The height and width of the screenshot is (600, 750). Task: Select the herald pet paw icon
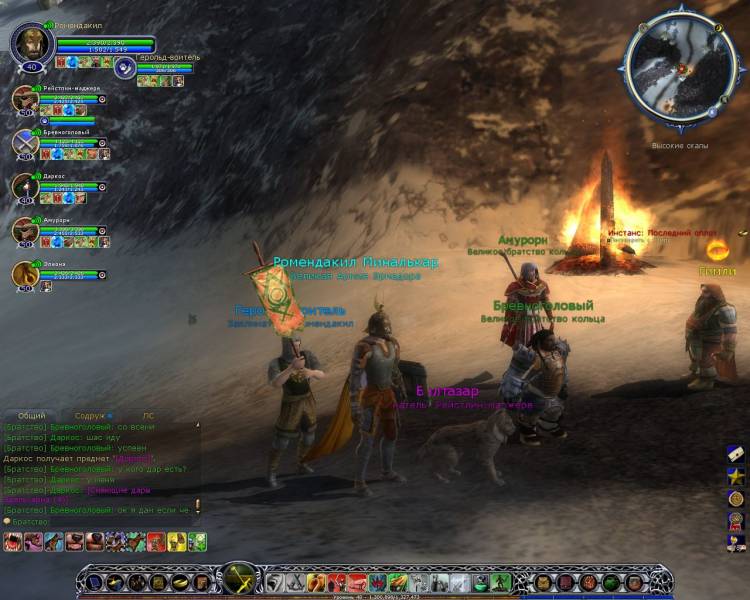pyautogui.click(x=125, y=68)
